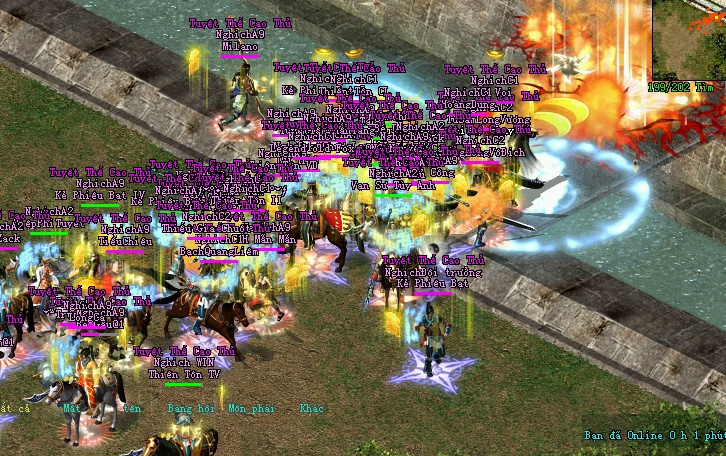The image size is (726, 456).
Task: Show the Tất cả chat tab
Action: pyautogui.click(x=15, y=408)
